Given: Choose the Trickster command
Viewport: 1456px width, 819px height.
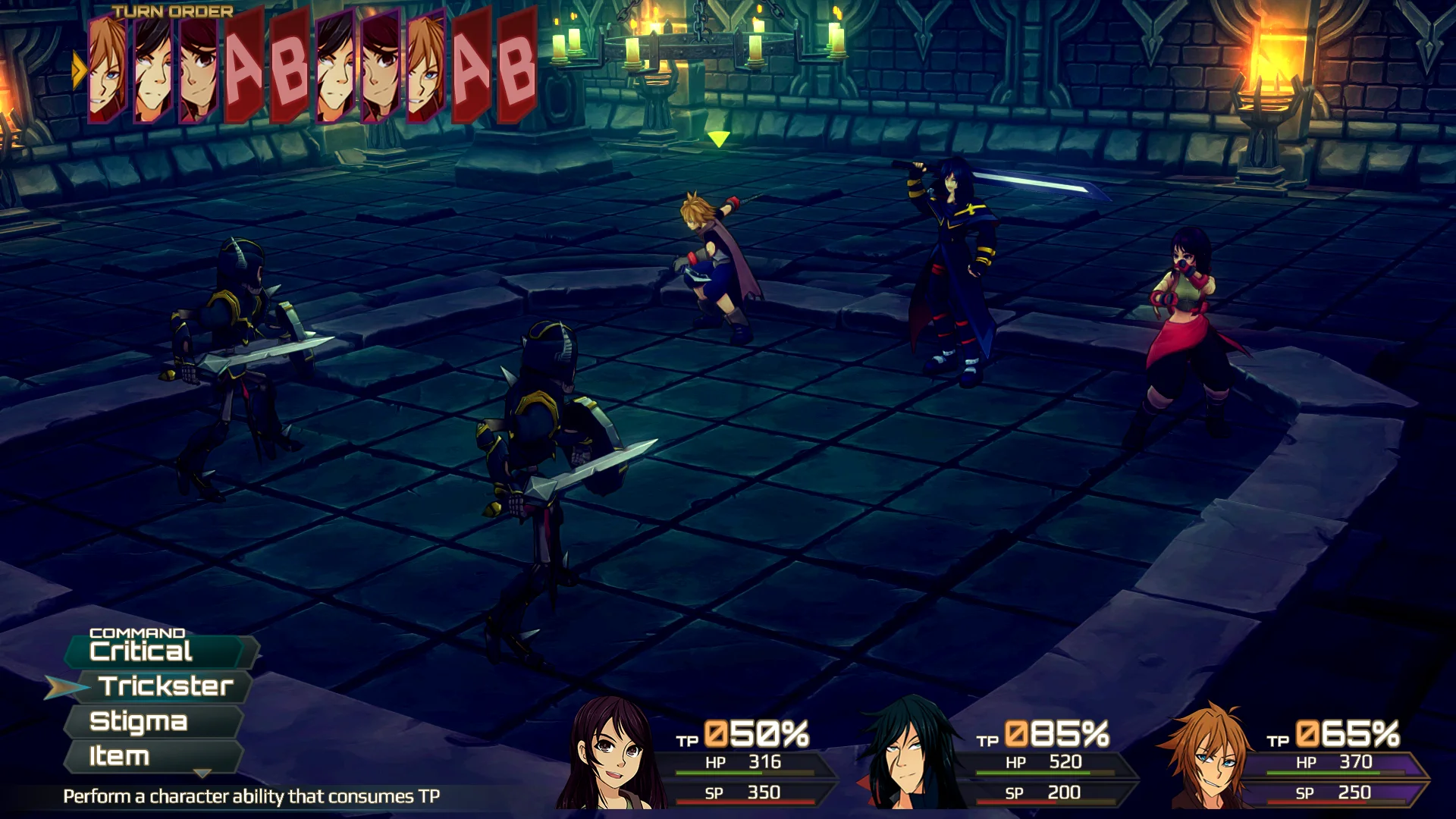Looking at the screenshot, I should (x=165, y=686).
